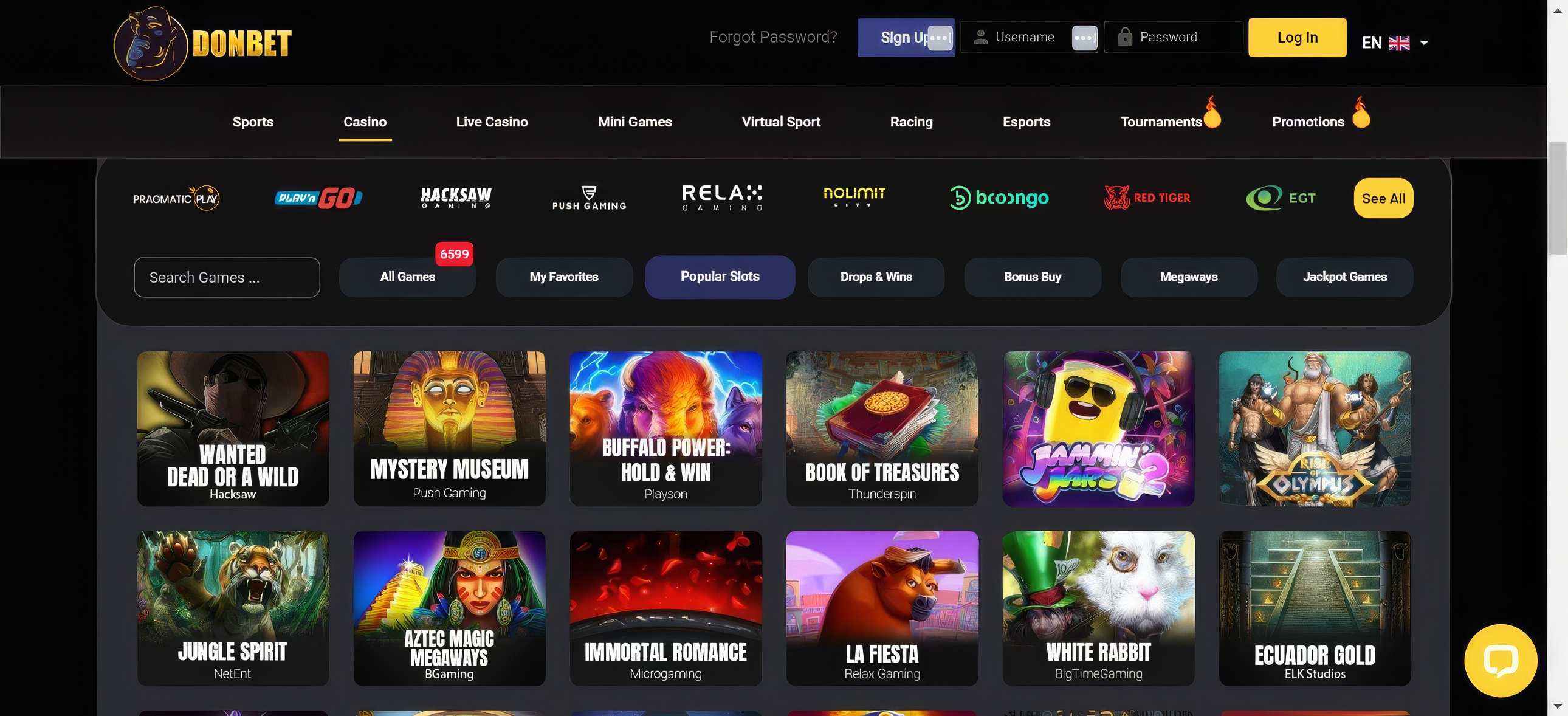Click the Red Tiger provider icon

coord(1147,198)
